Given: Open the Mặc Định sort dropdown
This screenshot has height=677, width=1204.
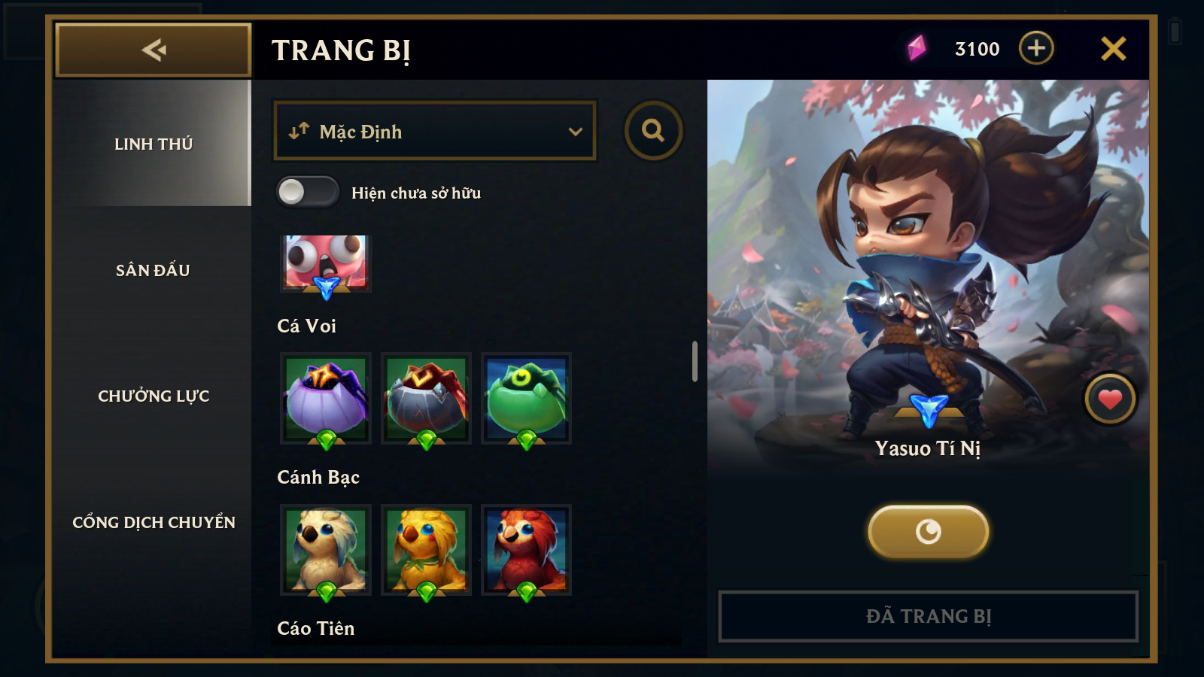Looking at the screenshot, I should [x=435, y=131].
